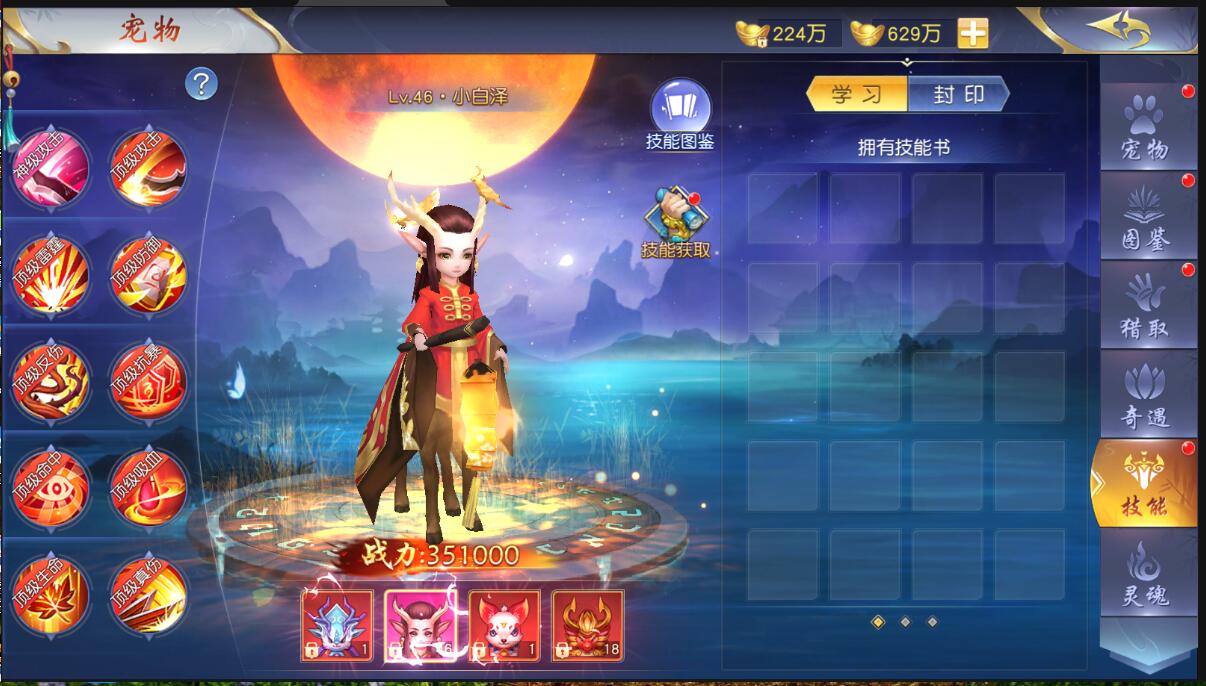Select the 顶级吸血 skill icon
Viewport: 1206px width, 686px height.
click(148, 487)
